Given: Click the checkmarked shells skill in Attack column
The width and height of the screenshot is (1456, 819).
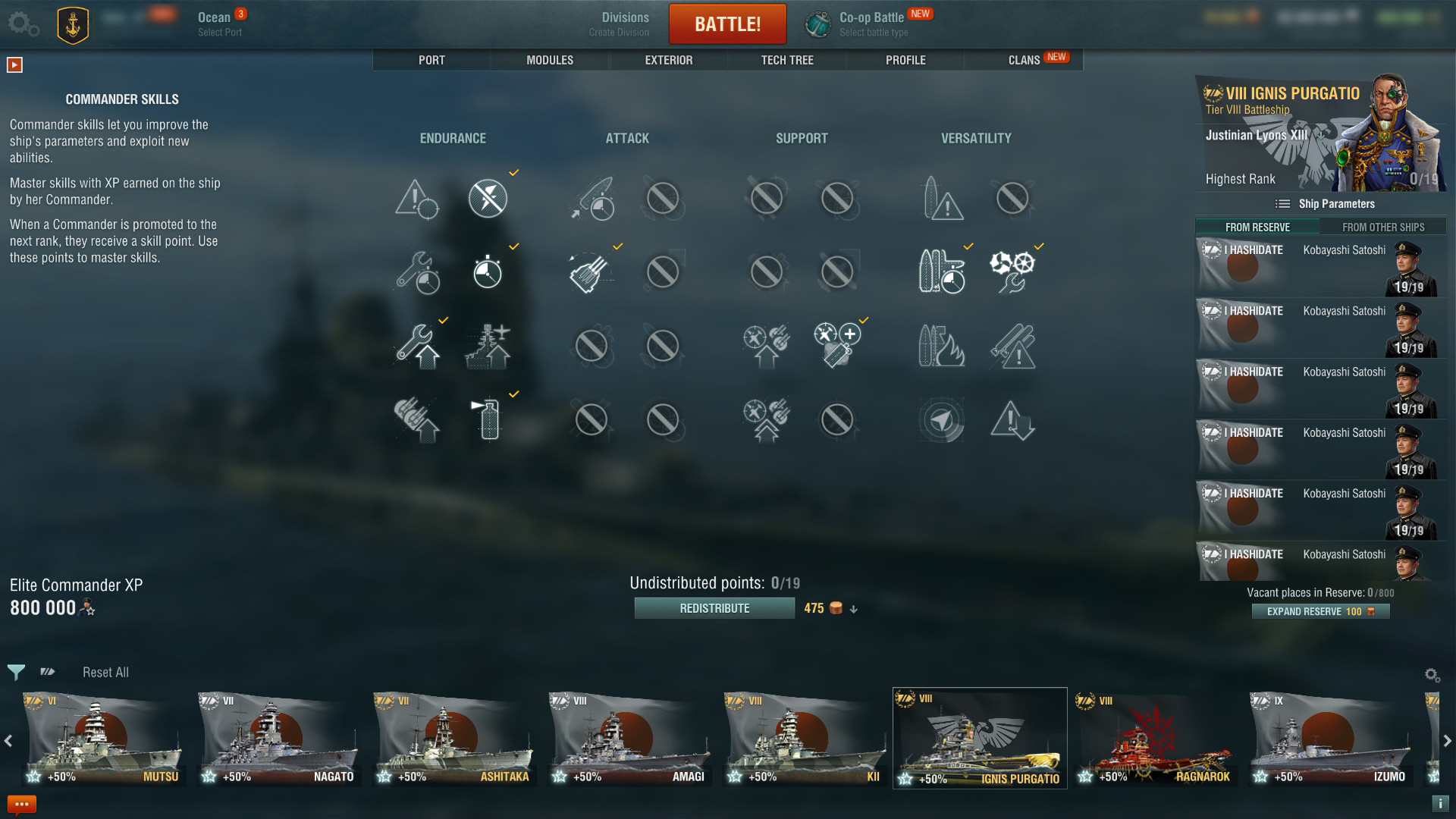Looking at the screenshot, I should point(590,271).
